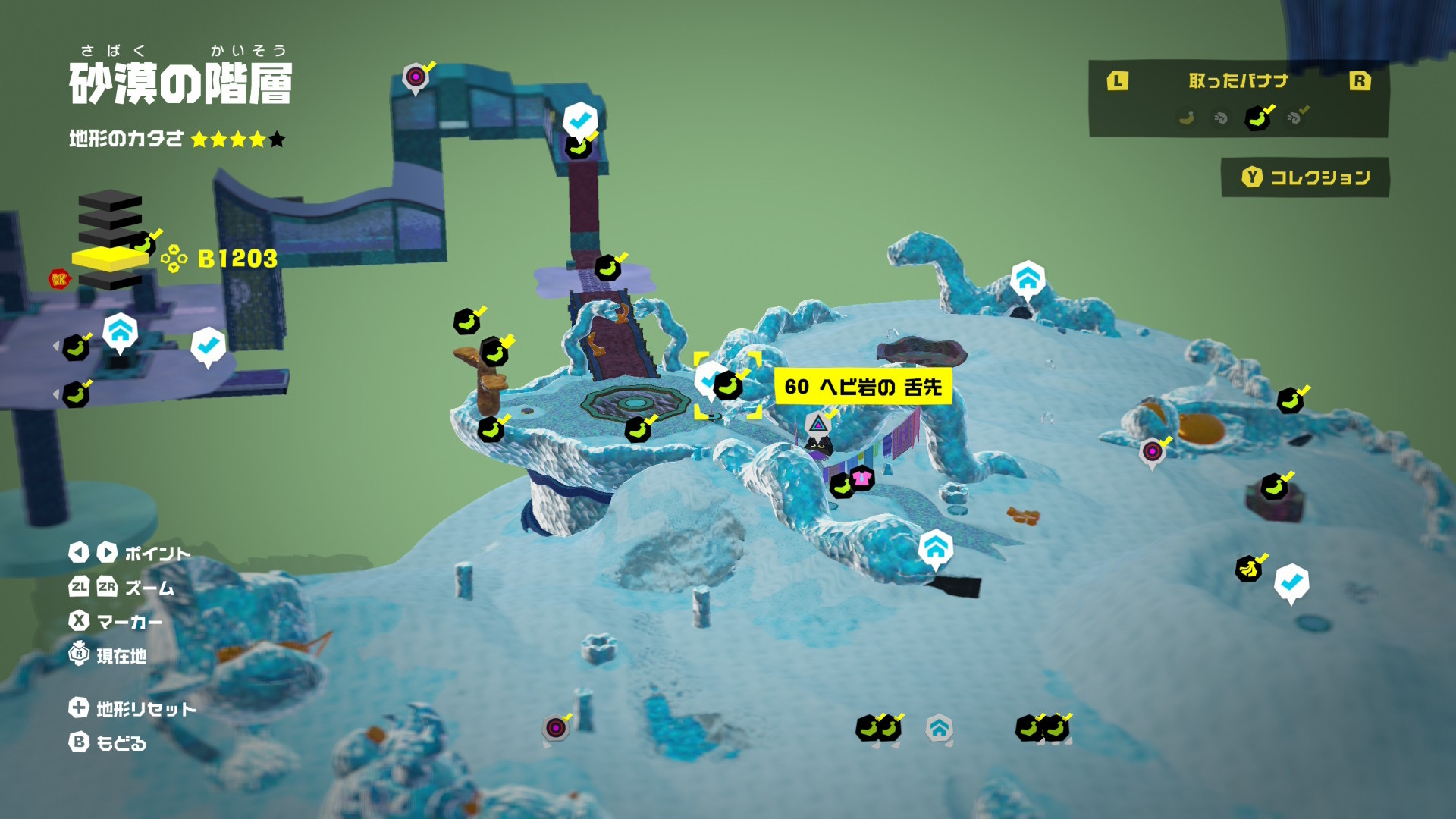Select the highlighted ヘビ岩の舌先 banana marker
1456x819 pixels.
(727, 386)
